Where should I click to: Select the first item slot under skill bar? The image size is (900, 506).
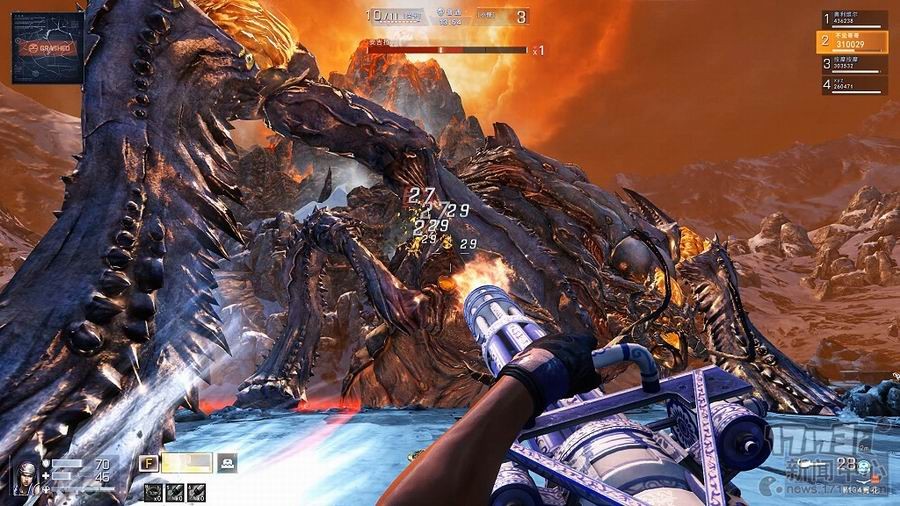click(x=152, y=490)
